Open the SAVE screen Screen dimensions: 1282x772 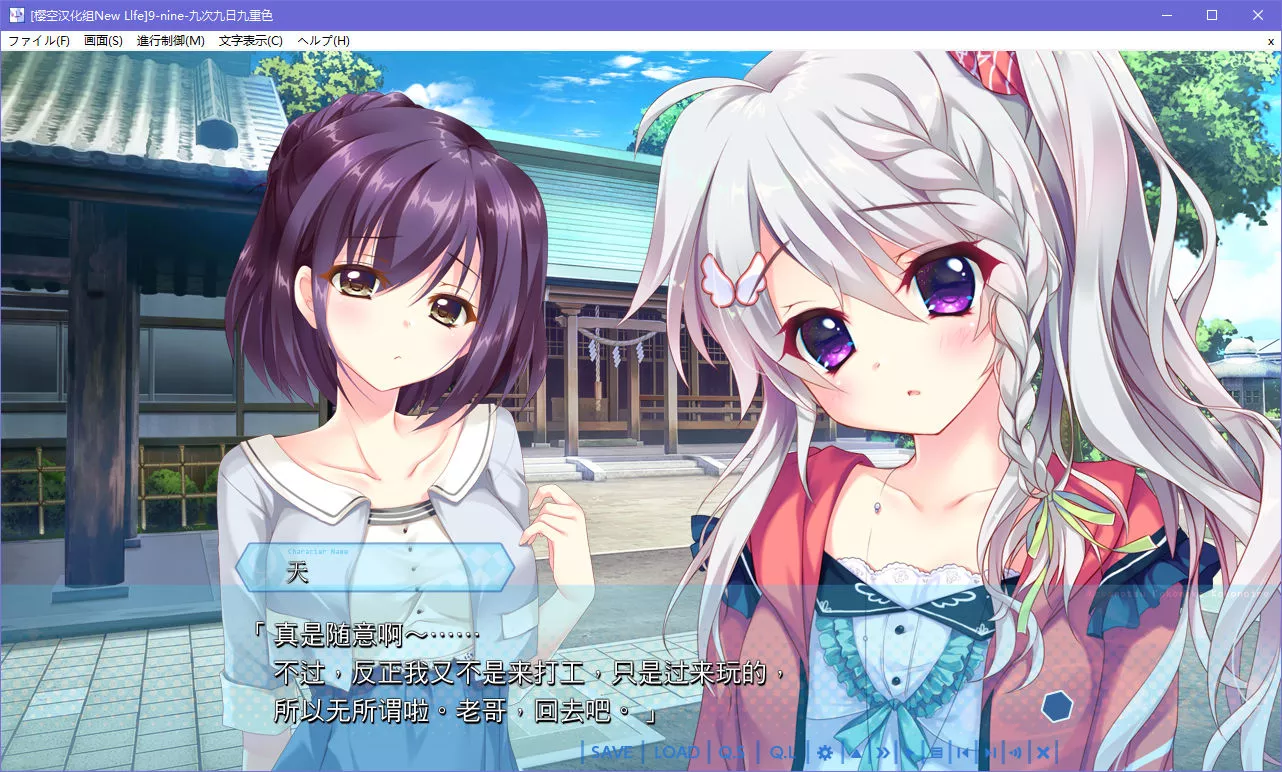[x=612, y=752]
